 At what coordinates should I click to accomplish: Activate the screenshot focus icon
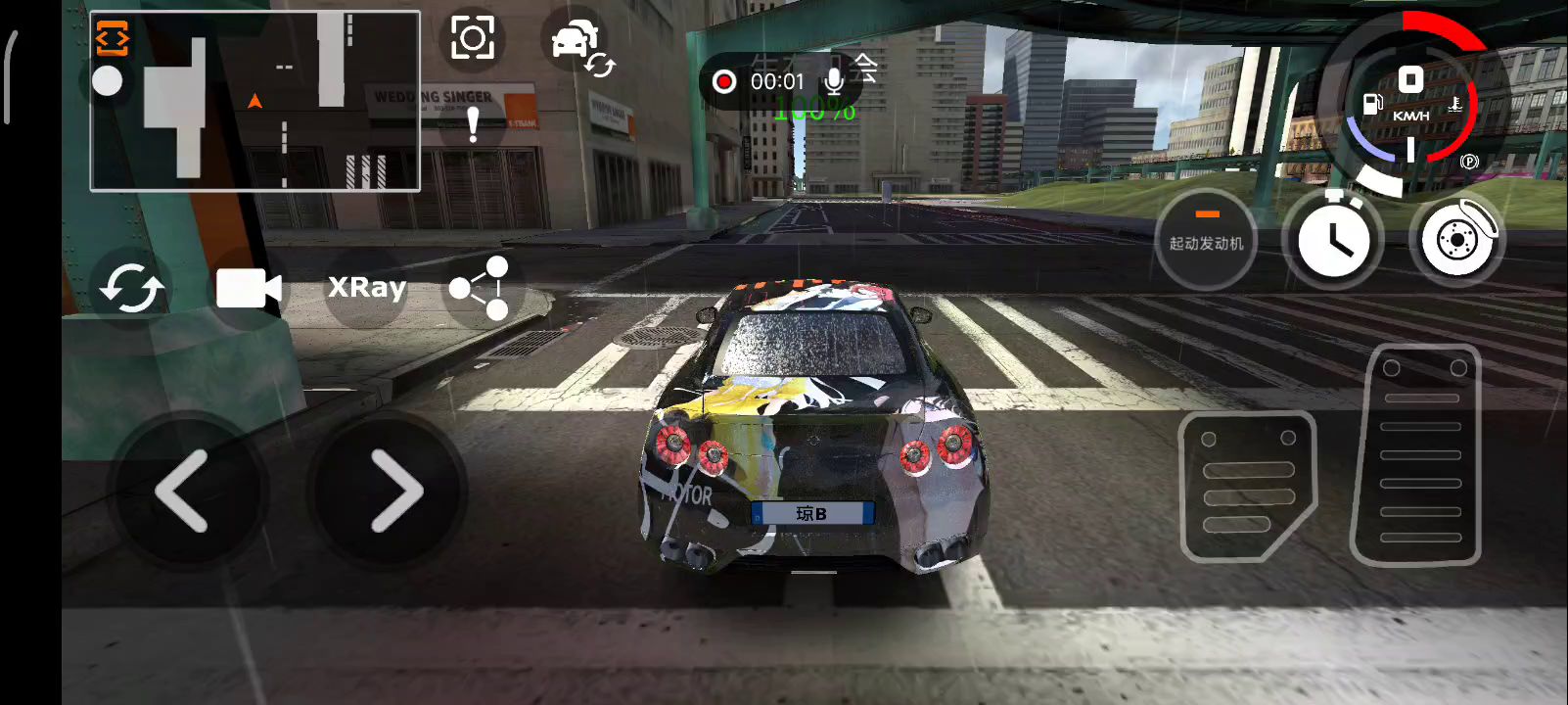coord(473,39)
